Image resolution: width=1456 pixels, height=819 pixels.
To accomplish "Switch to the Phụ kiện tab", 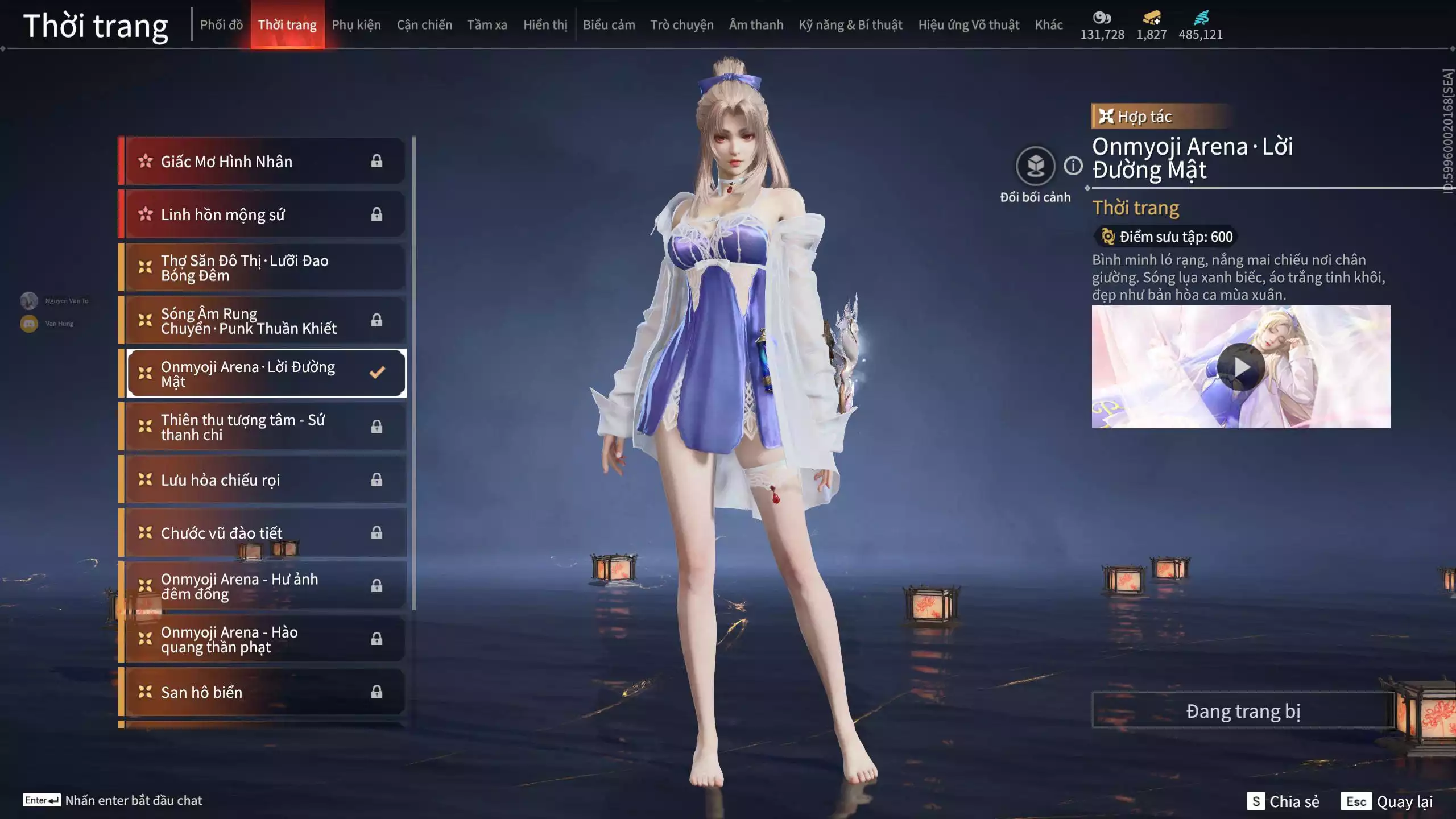I will pos(357,24).
